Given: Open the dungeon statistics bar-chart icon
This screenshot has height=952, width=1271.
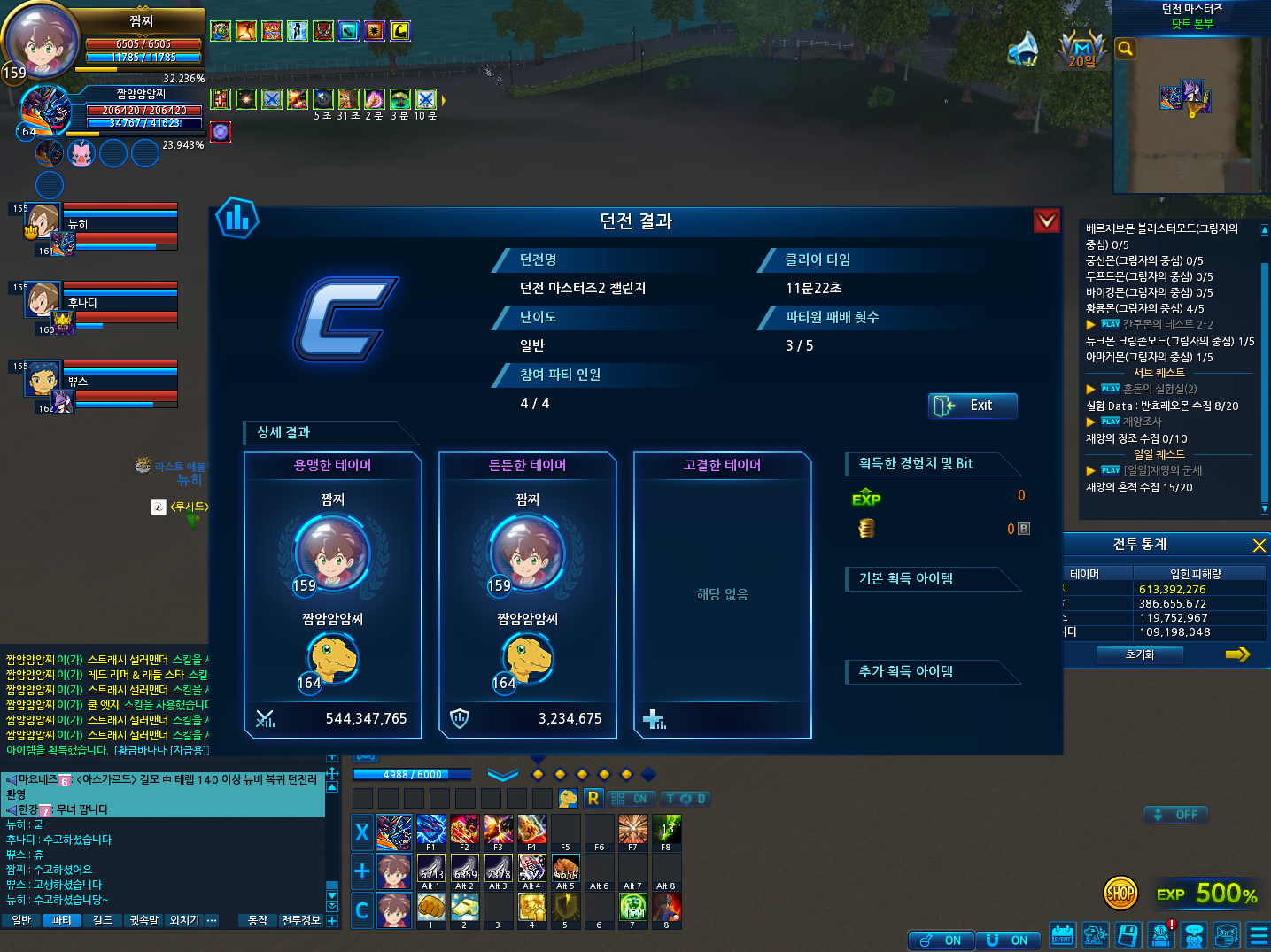Looking at the screenshot, I should 237,218.
